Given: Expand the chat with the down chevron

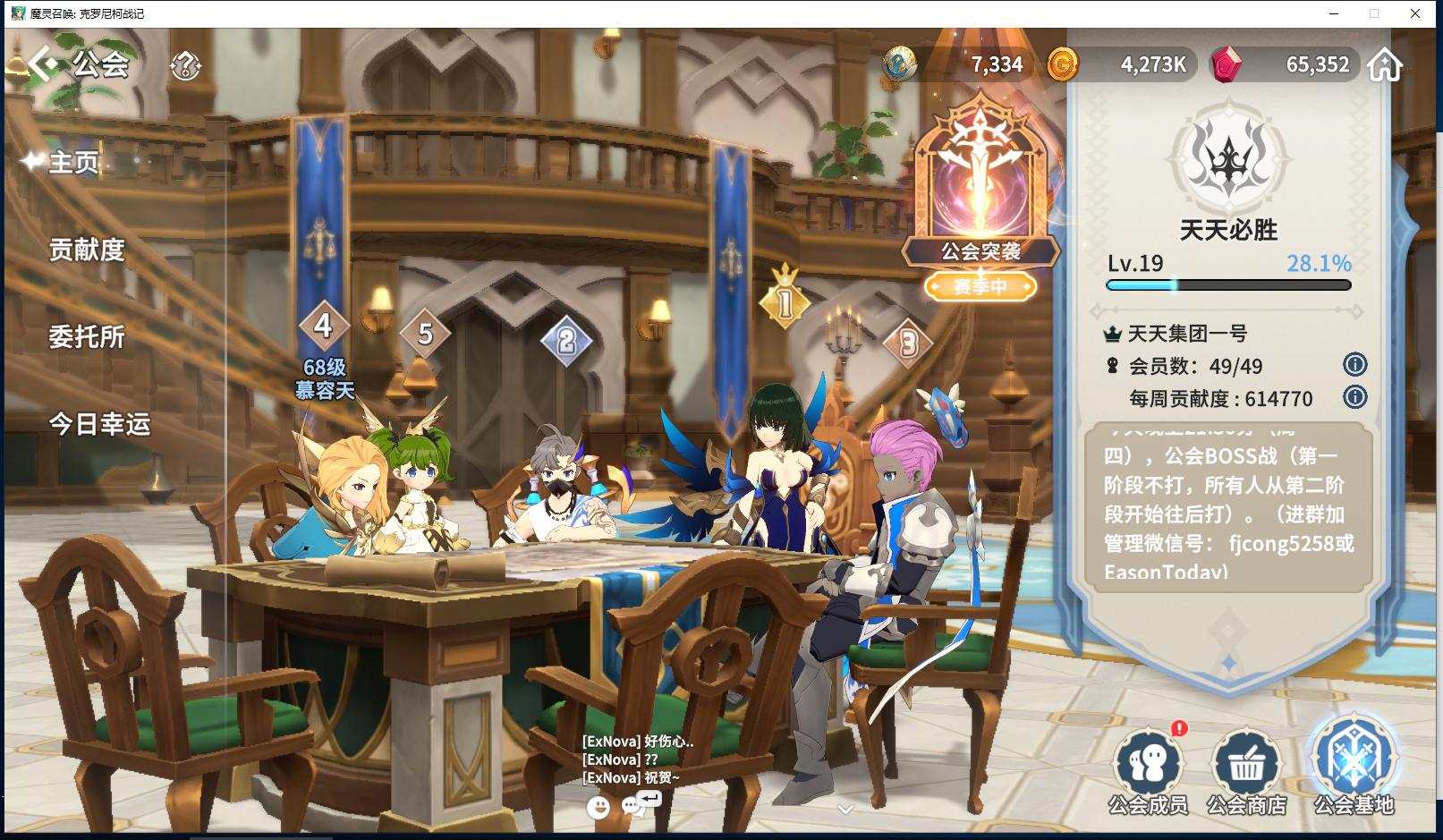Looking at the screenshot, I should (845, 810).
